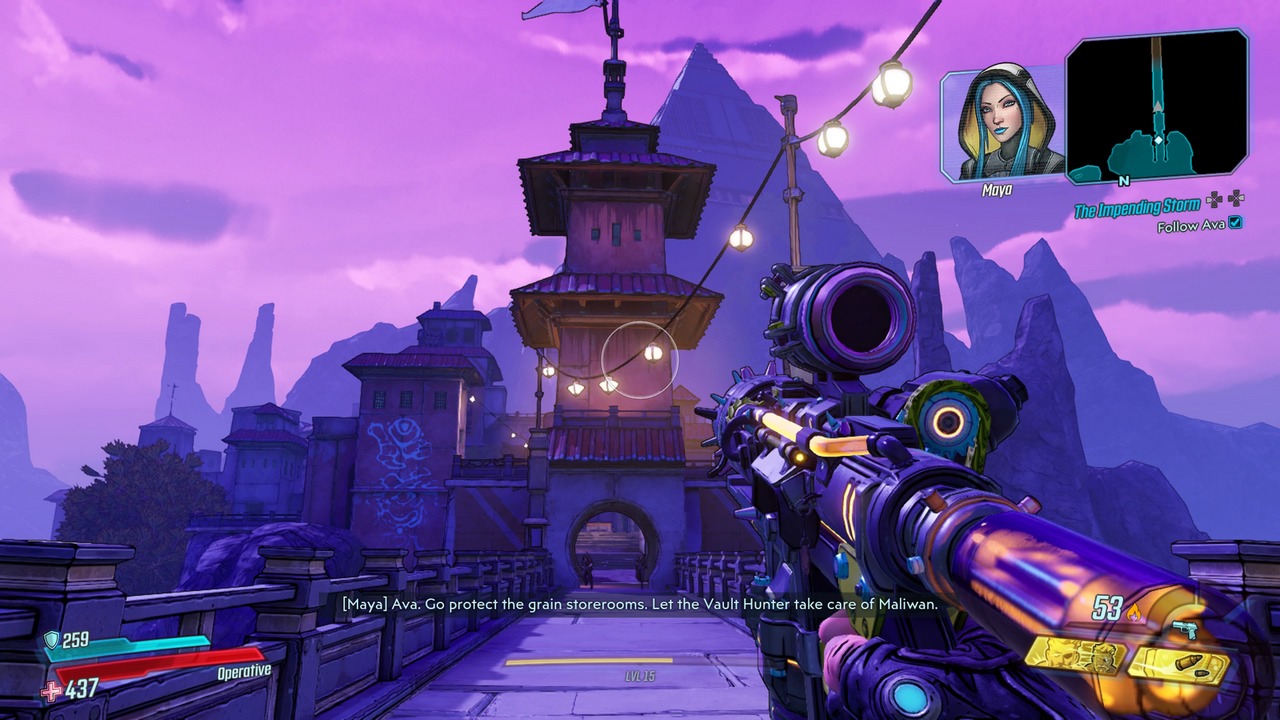
Task: Toggle the Follow Ava objective checkbox
Action: tap(1236, 223)
